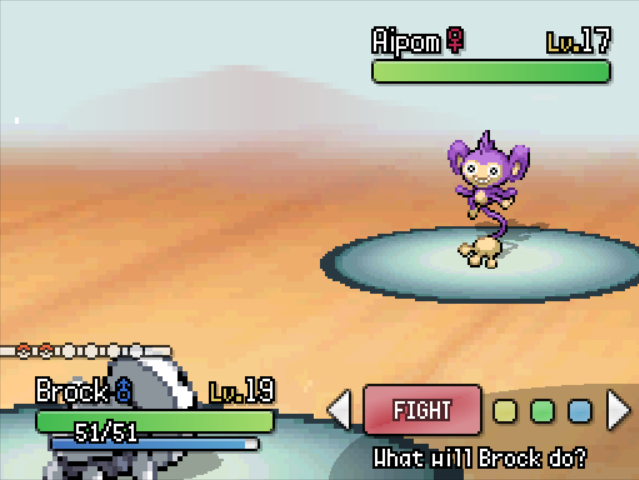639x480 pixels.
Task: Click the left arrow beside FIGHT
Action: [x=340, y=410]
